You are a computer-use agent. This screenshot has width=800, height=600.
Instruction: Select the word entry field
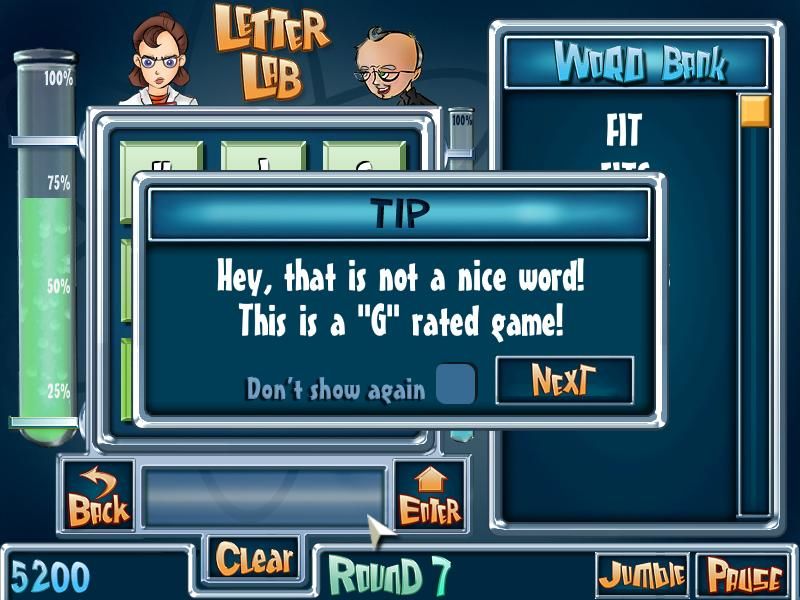coord(263,495)
